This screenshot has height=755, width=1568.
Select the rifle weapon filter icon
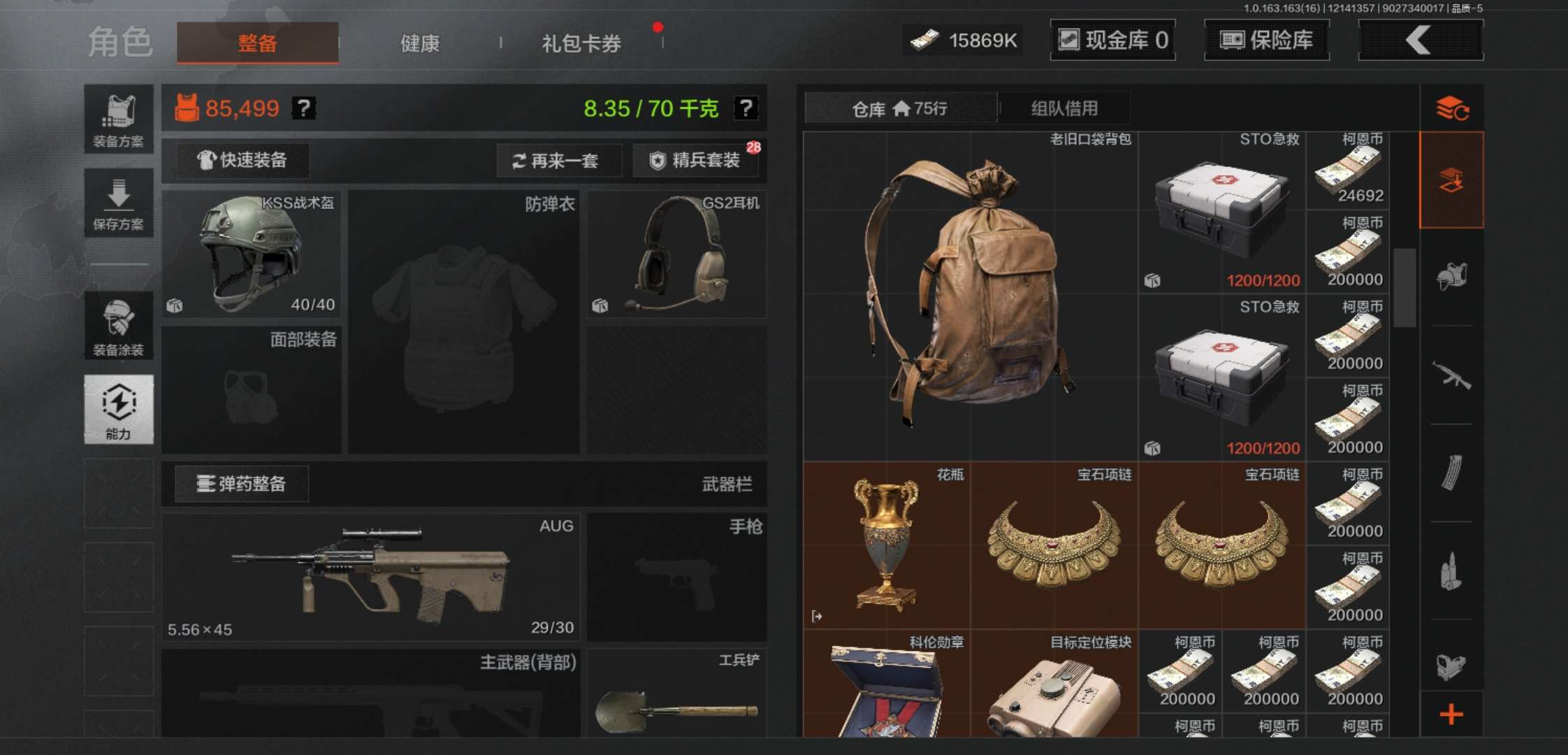1455,375
